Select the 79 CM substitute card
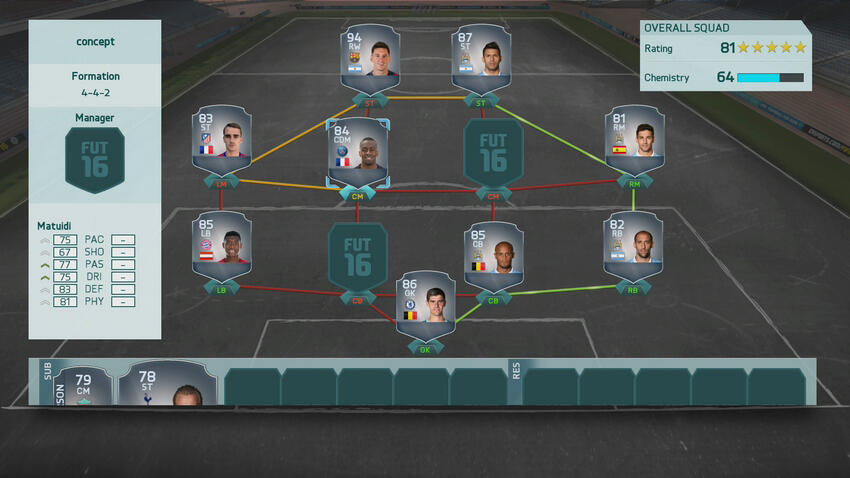 tap(82, 387)
